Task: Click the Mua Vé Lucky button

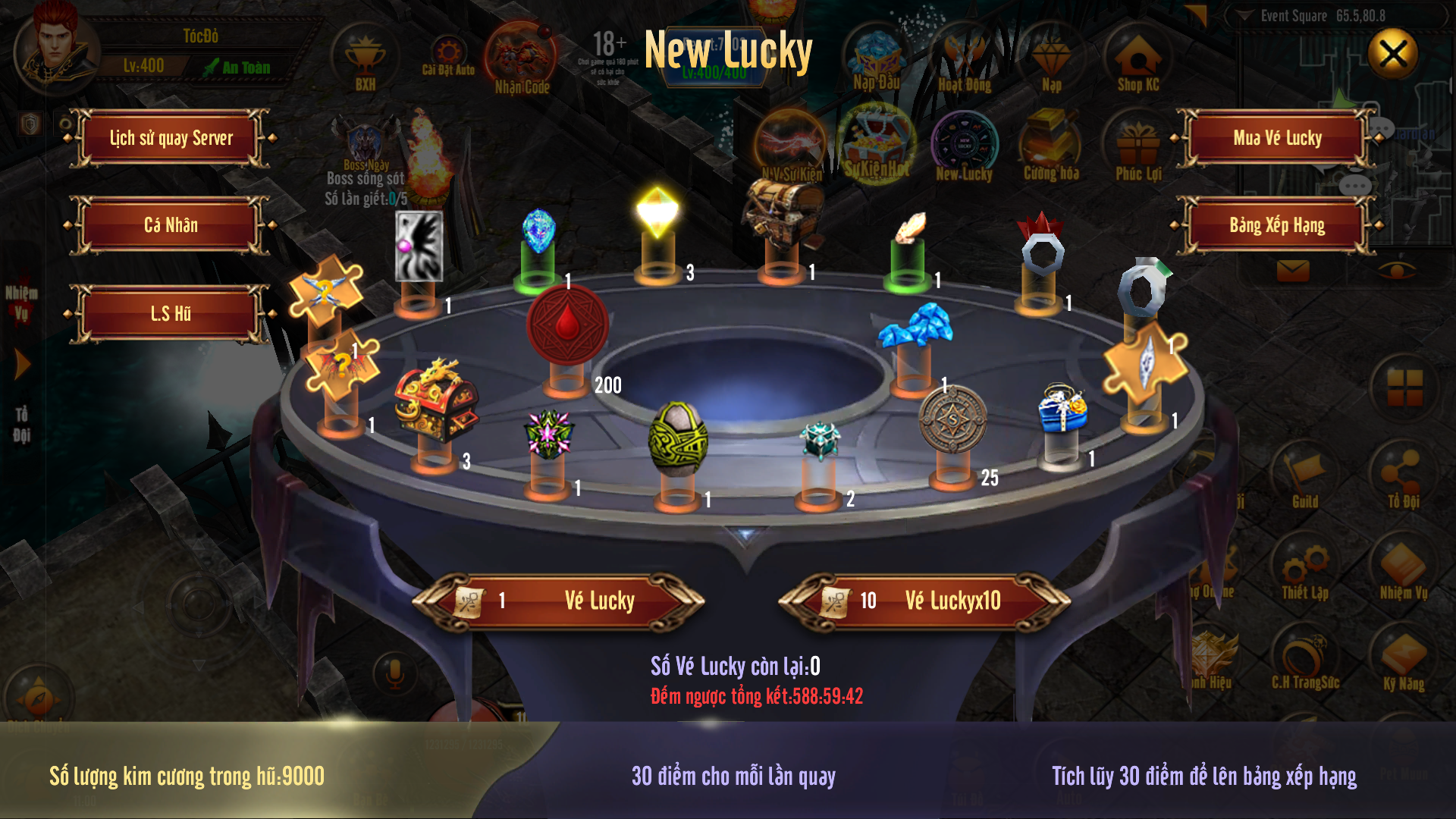Action: (1277, 138)
